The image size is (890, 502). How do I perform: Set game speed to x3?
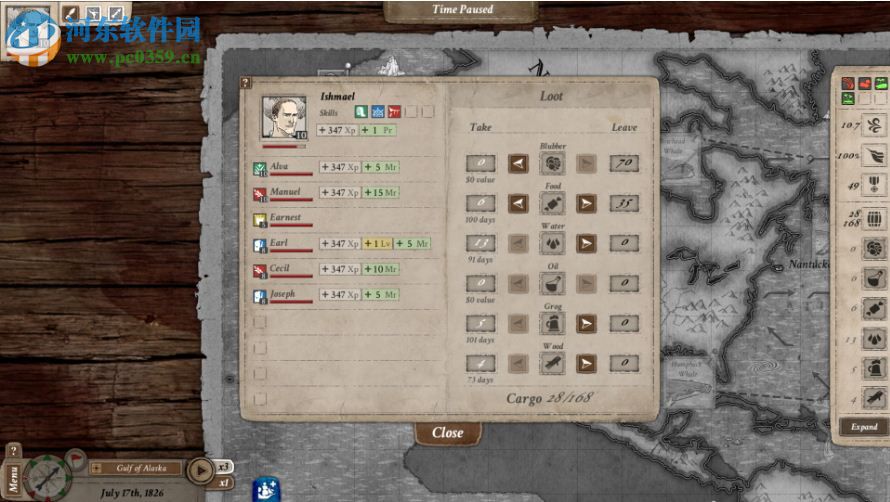225,465
